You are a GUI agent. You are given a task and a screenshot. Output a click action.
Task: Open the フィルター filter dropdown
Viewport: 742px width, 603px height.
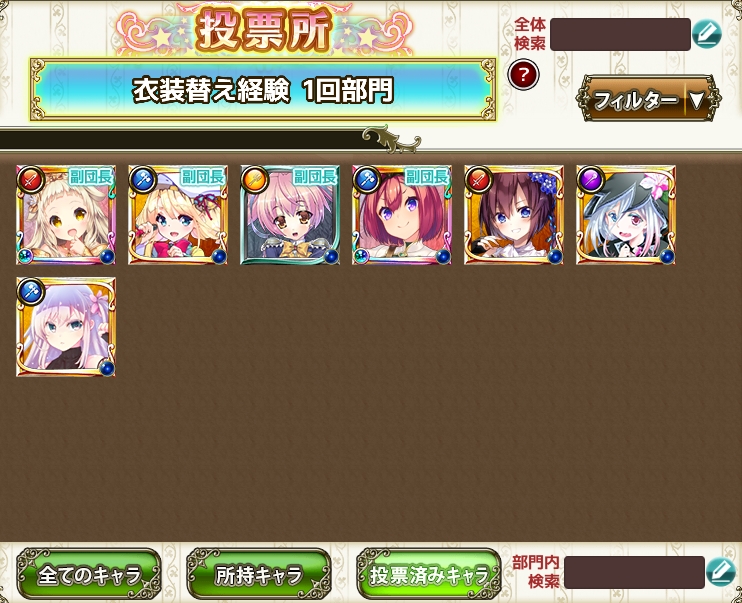(648, 99)
